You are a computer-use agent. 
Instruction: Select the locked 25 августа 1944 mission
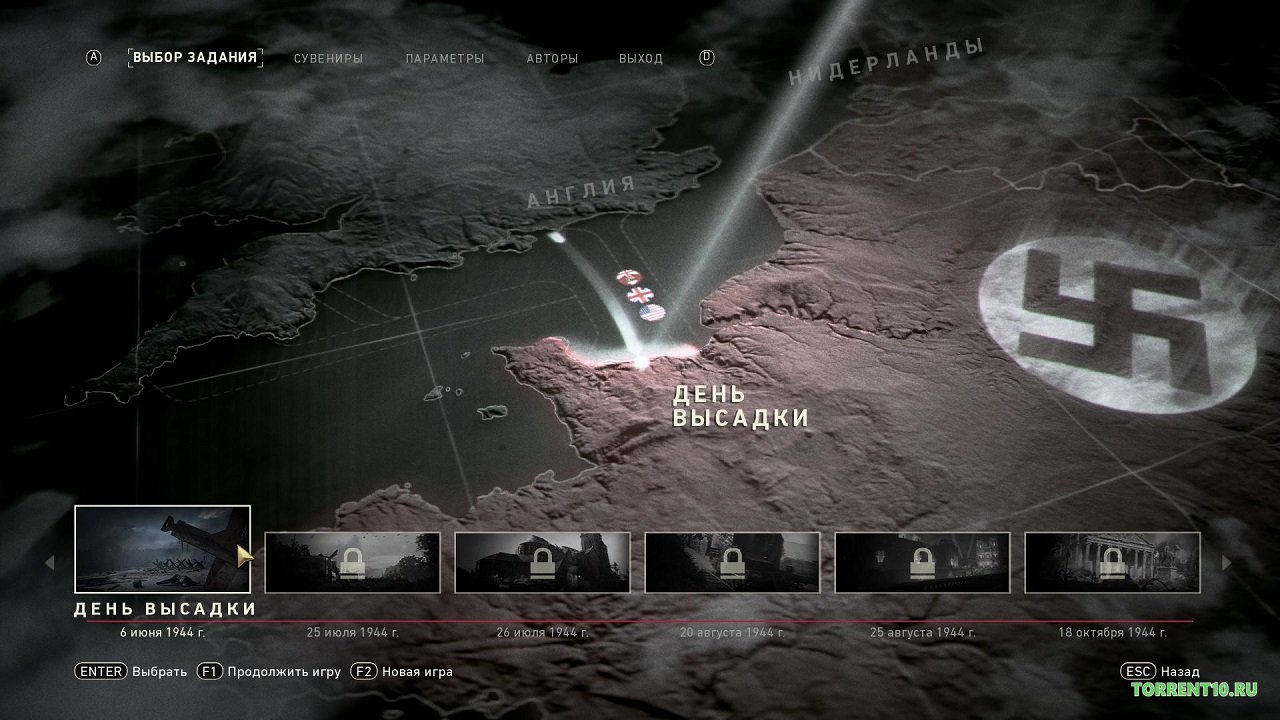[922, 562]
